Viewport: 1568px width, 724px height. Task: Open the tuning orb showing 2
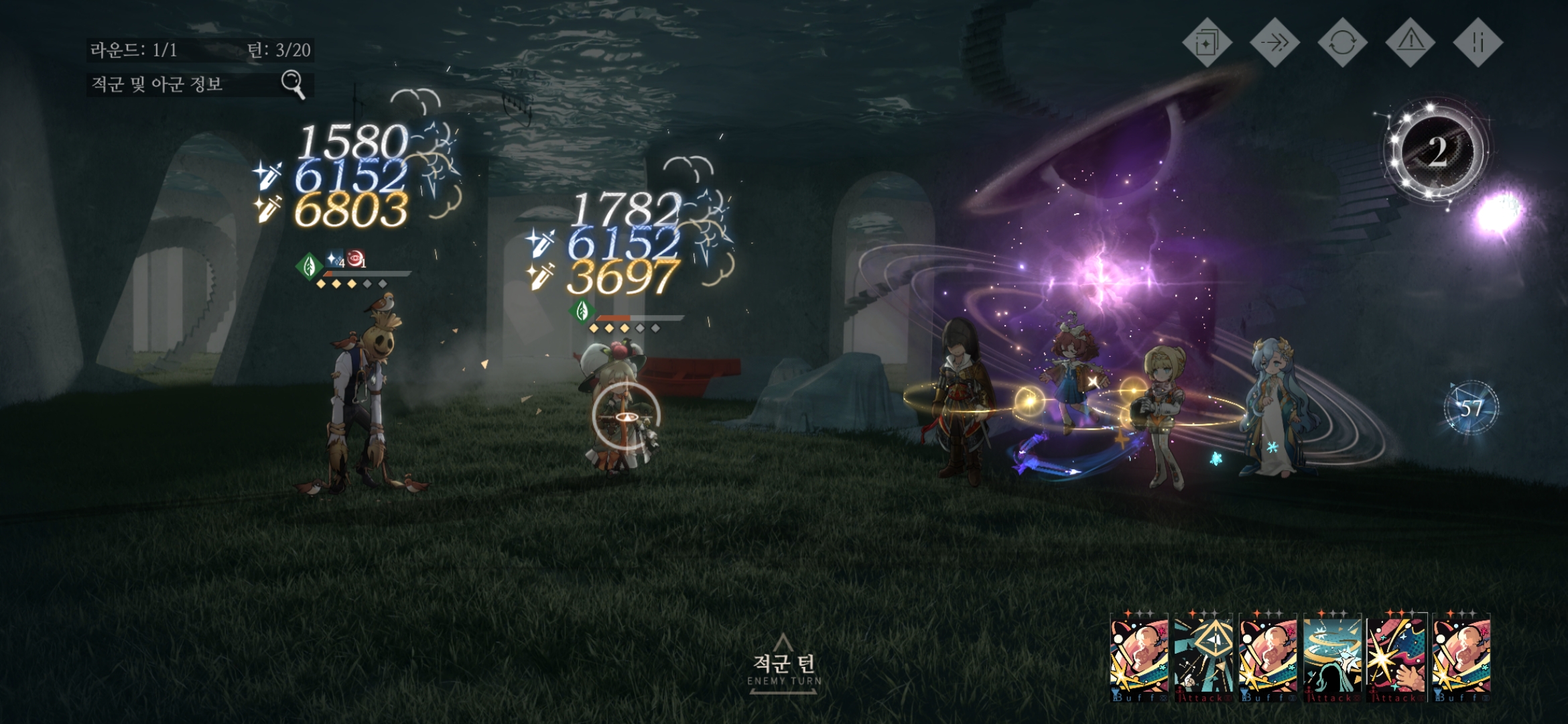click(x=1437, y=152)
